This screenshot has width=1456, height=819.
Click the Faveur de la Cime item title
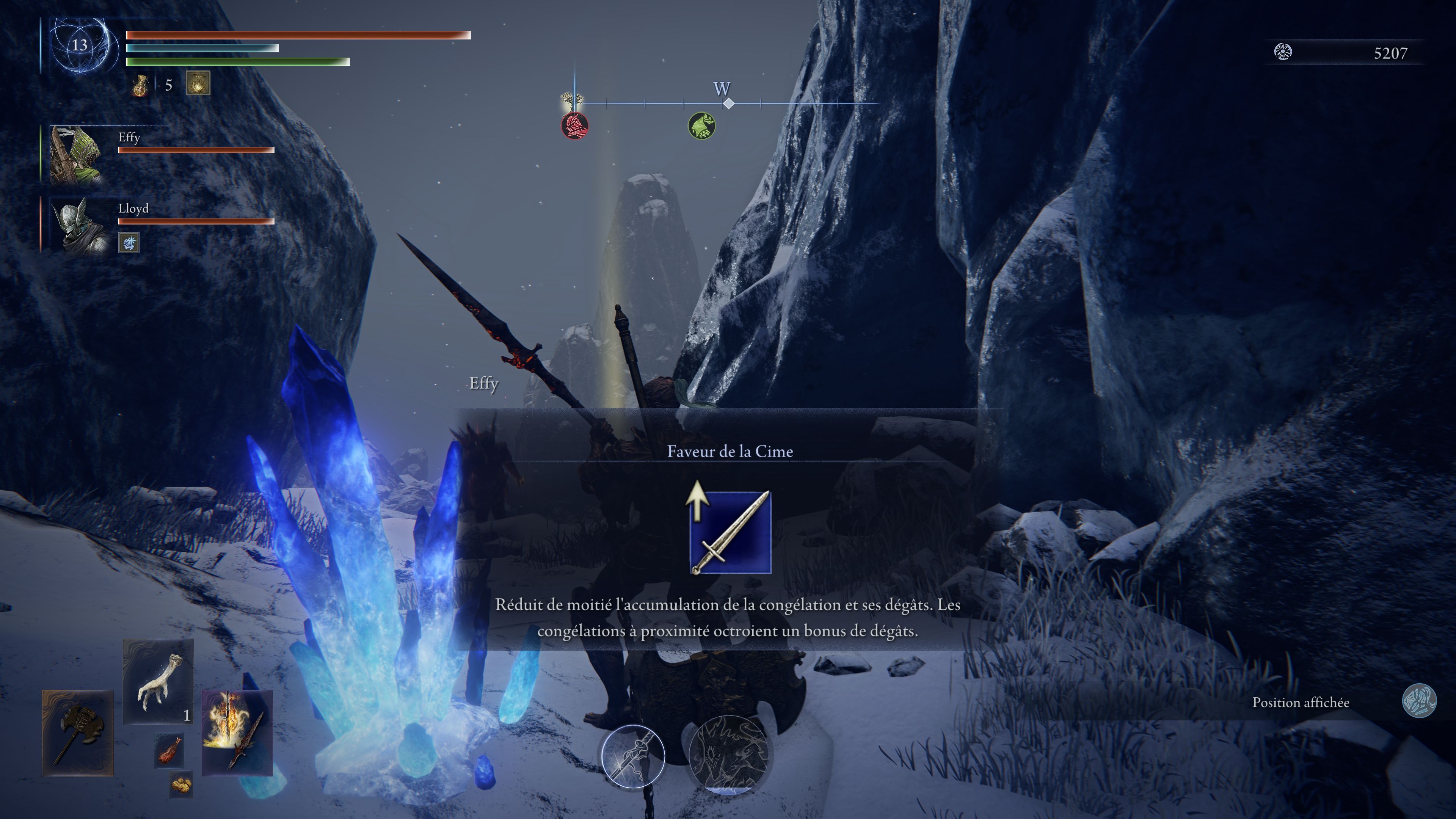pos(730,452)
